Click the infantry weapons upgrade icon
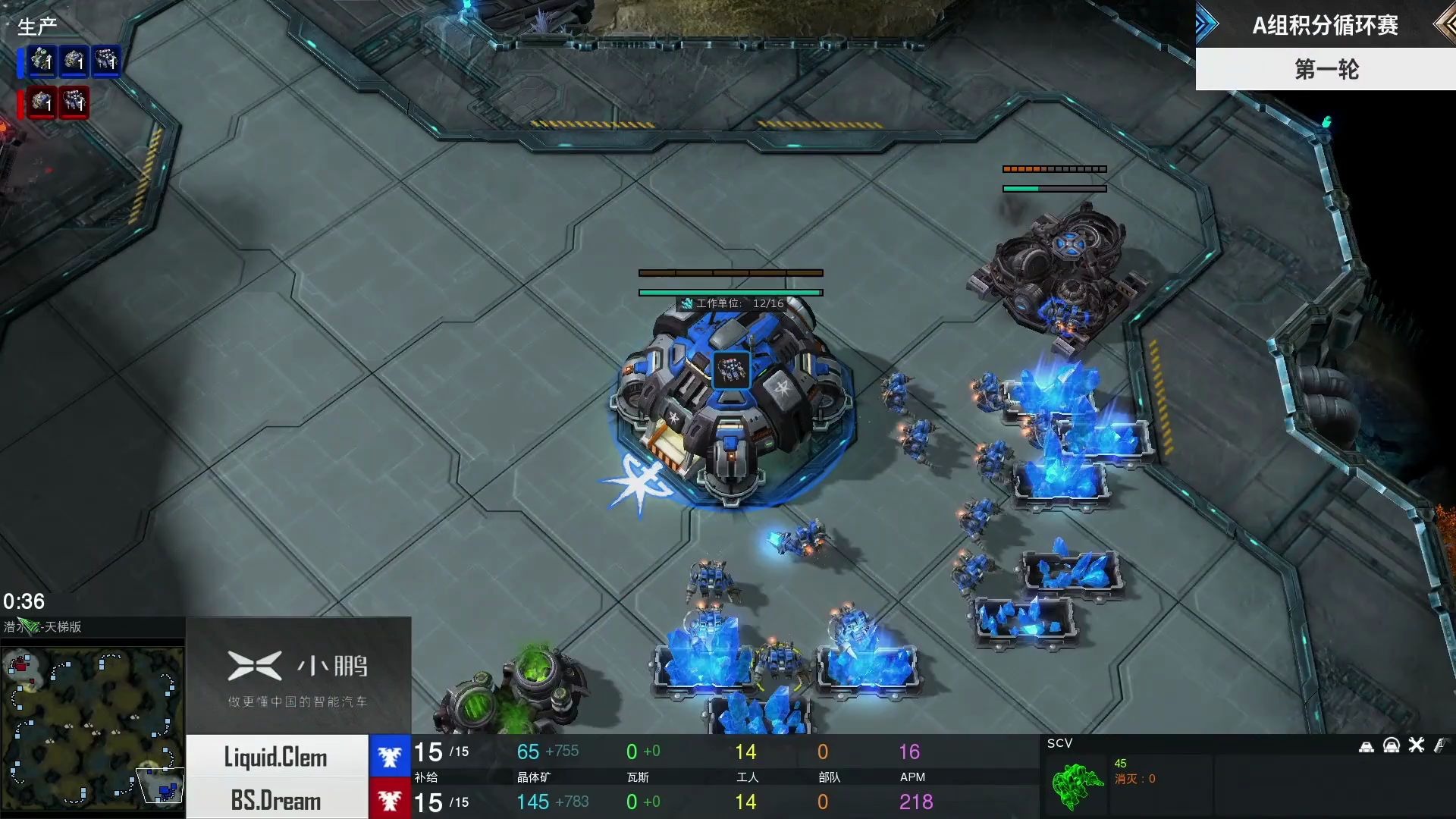Screen dimensions: 1456x819 pos(1441,745)
